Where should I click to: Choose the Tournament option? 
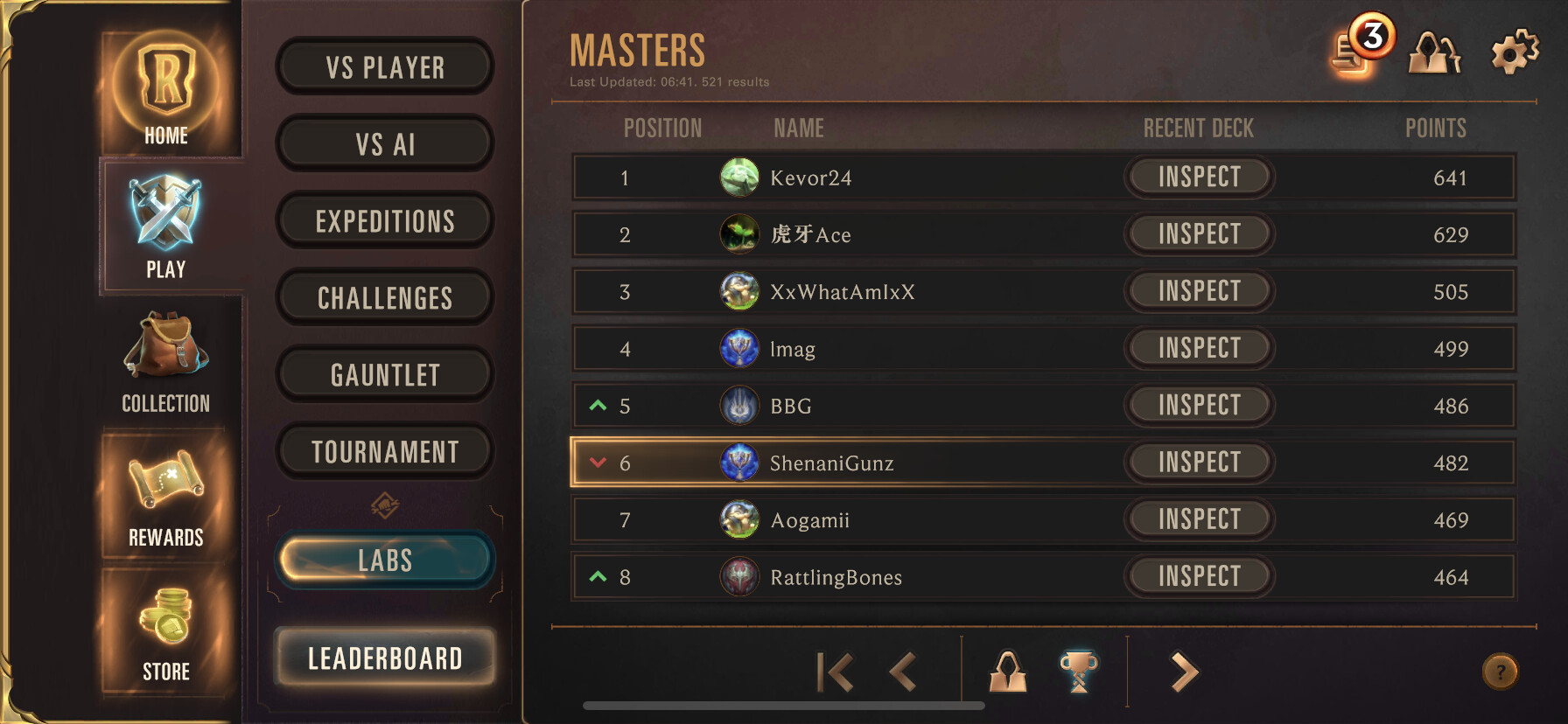click(385, 451)
